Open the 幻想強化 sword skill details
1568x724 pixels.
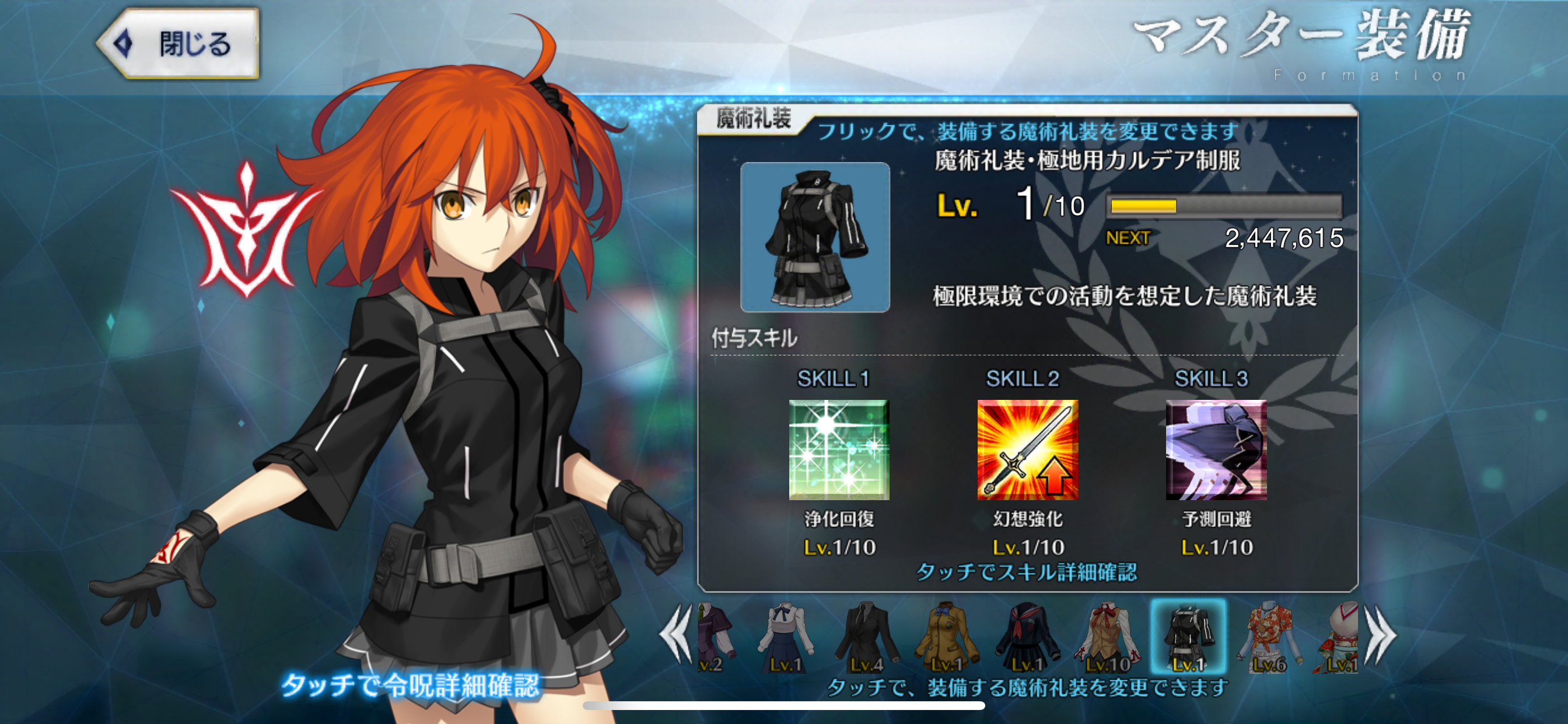(1027, 450)
